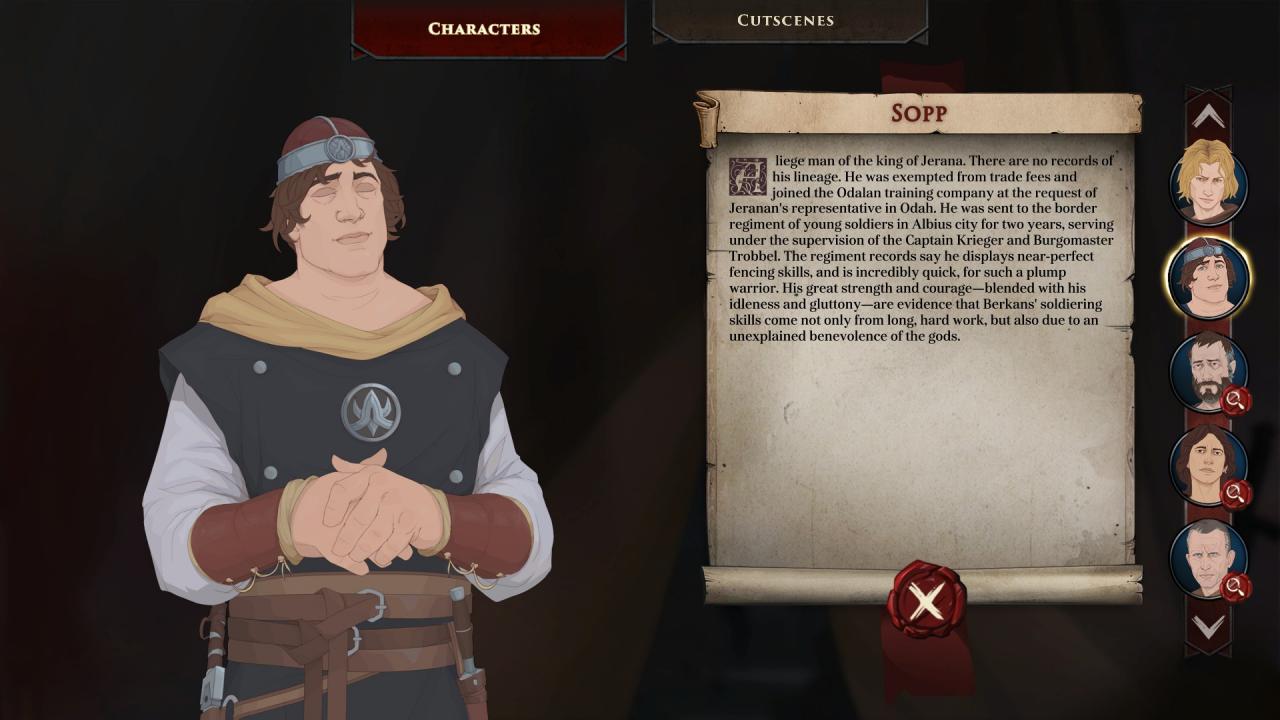
Task: Switch to the Characters tab
Action: [484, 29]
